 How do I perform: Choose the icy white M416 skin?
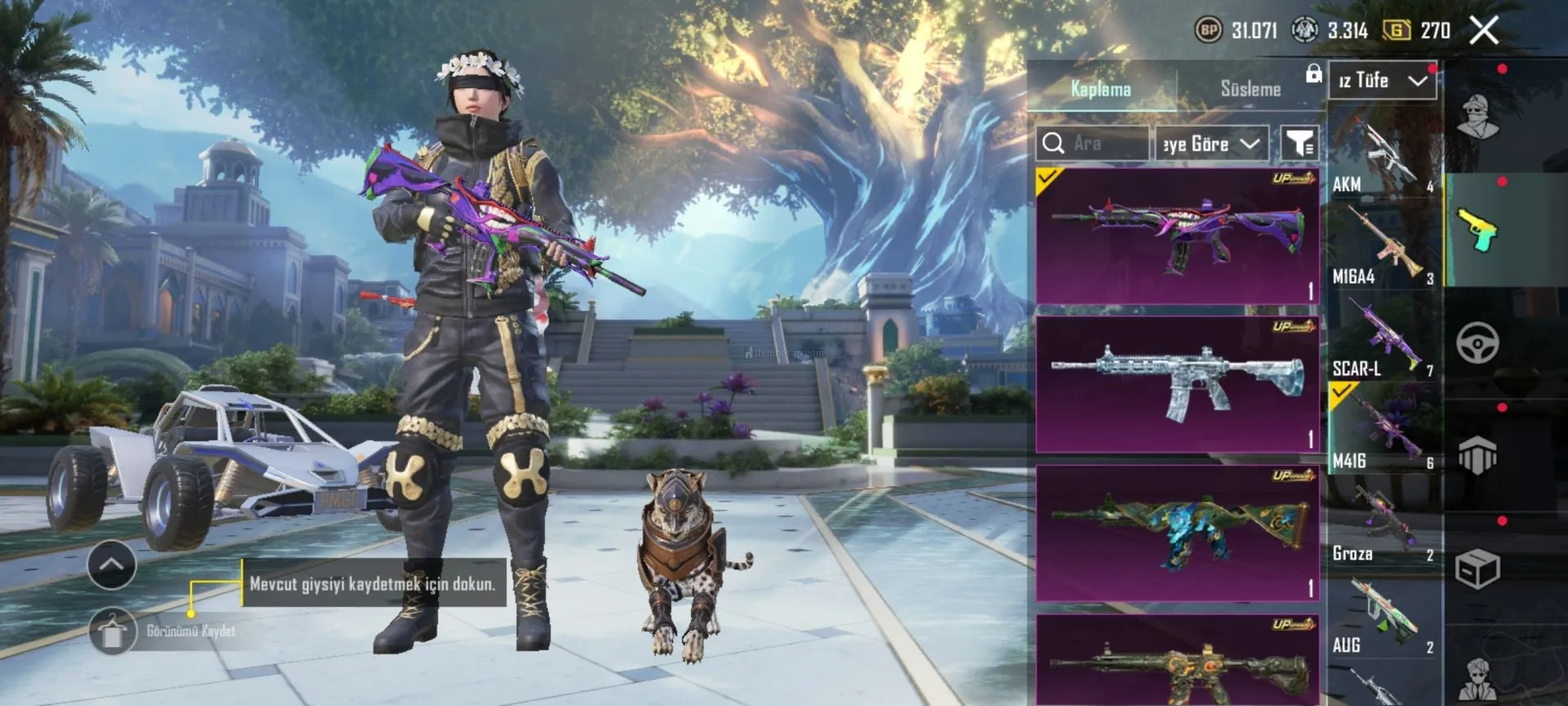point(1177,384)
